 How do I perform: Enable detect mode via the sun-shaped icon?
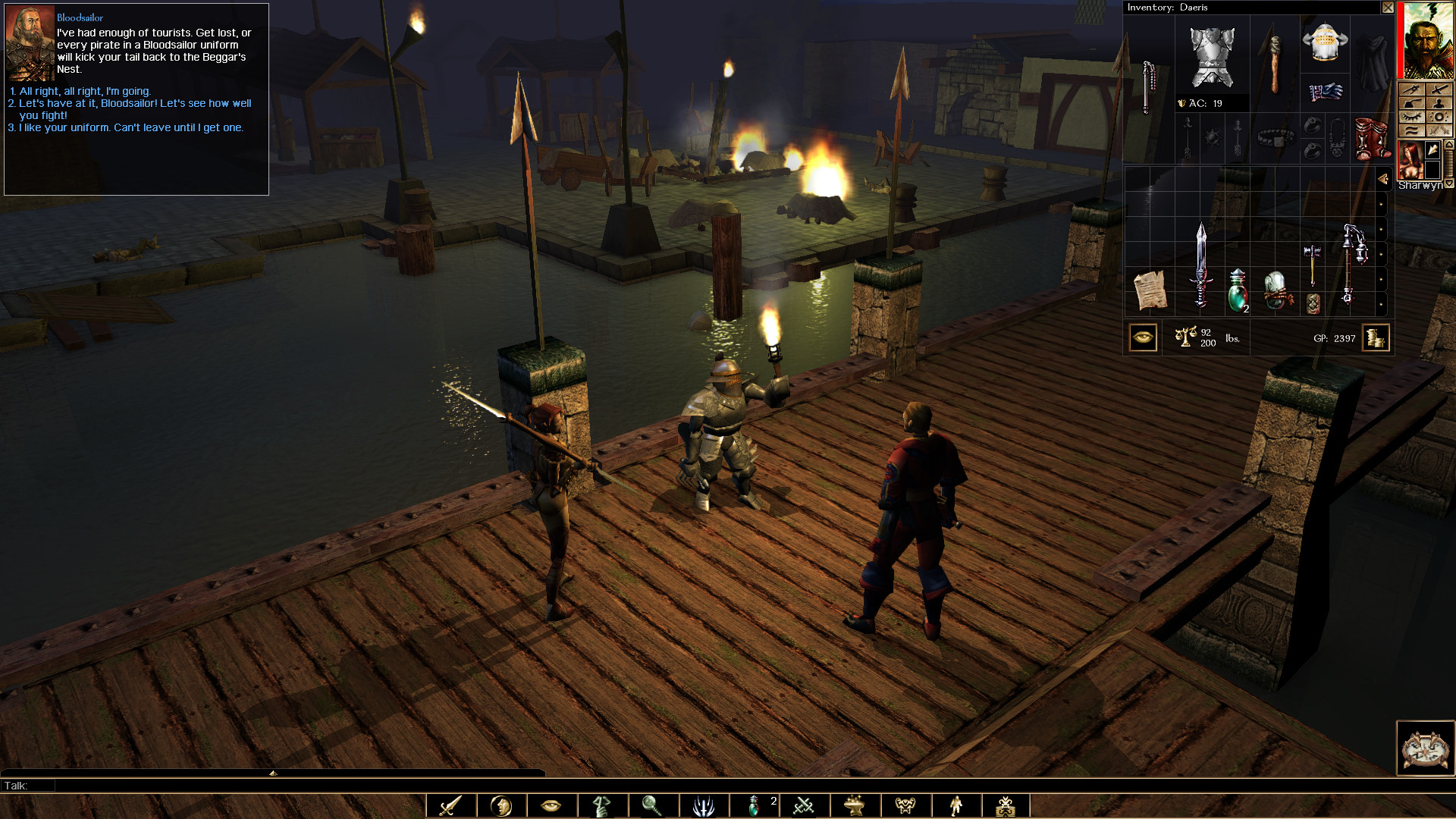pyautogui.click(x=1439, y=117)
